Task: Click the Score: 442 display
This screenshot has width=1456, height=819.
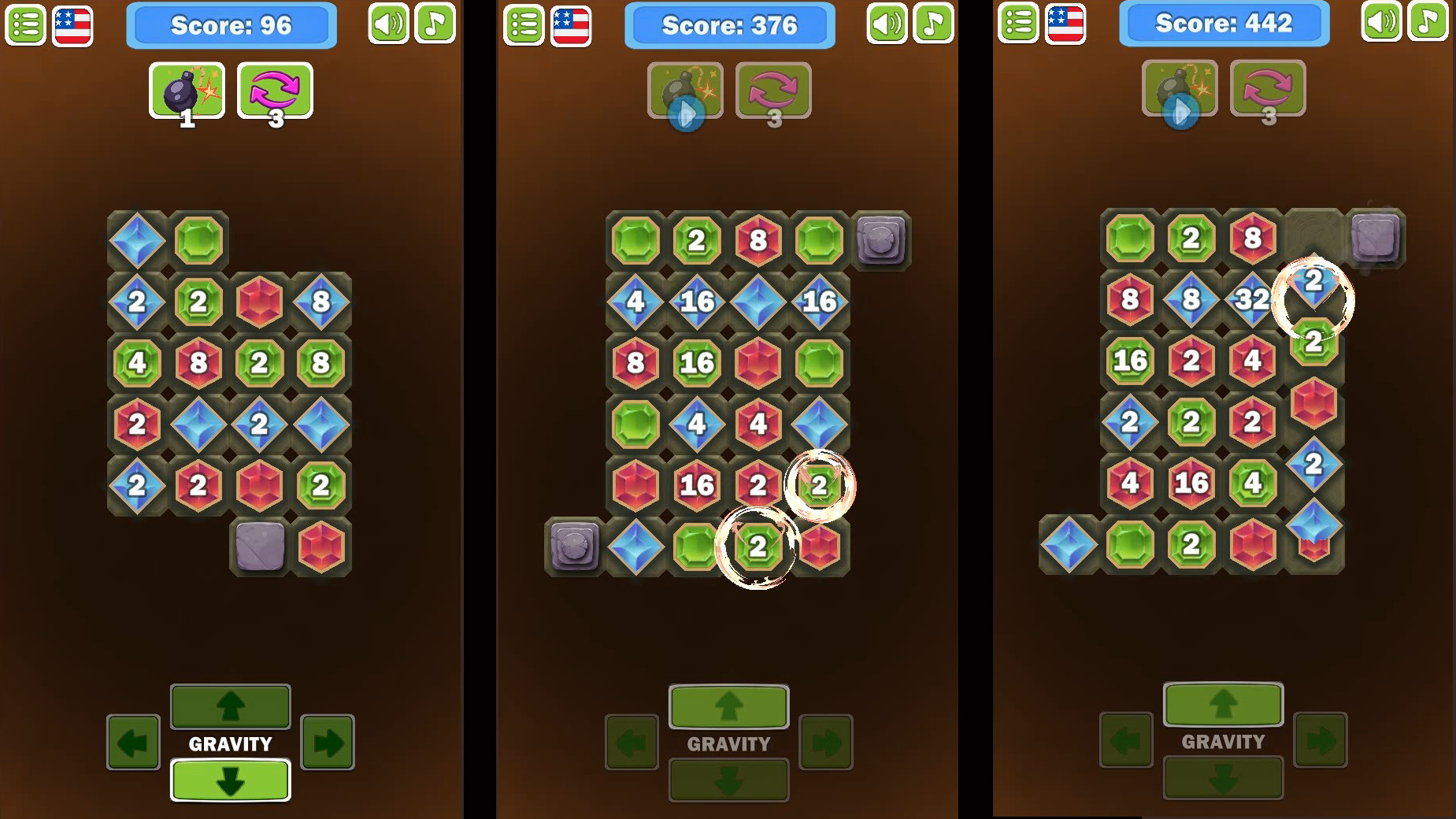Action: pos(1224,24)
